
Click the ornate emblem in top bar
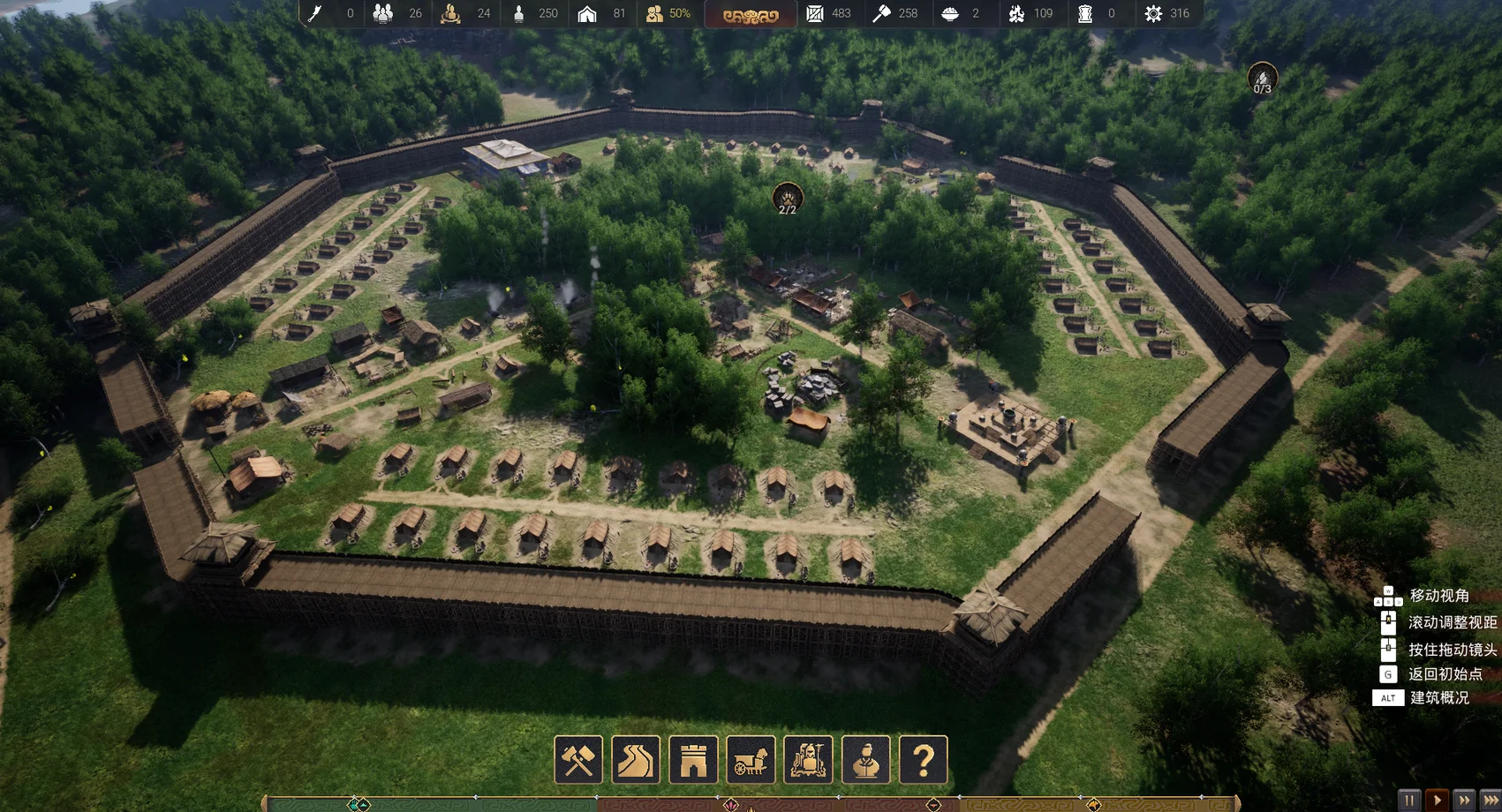click(751, 15)
